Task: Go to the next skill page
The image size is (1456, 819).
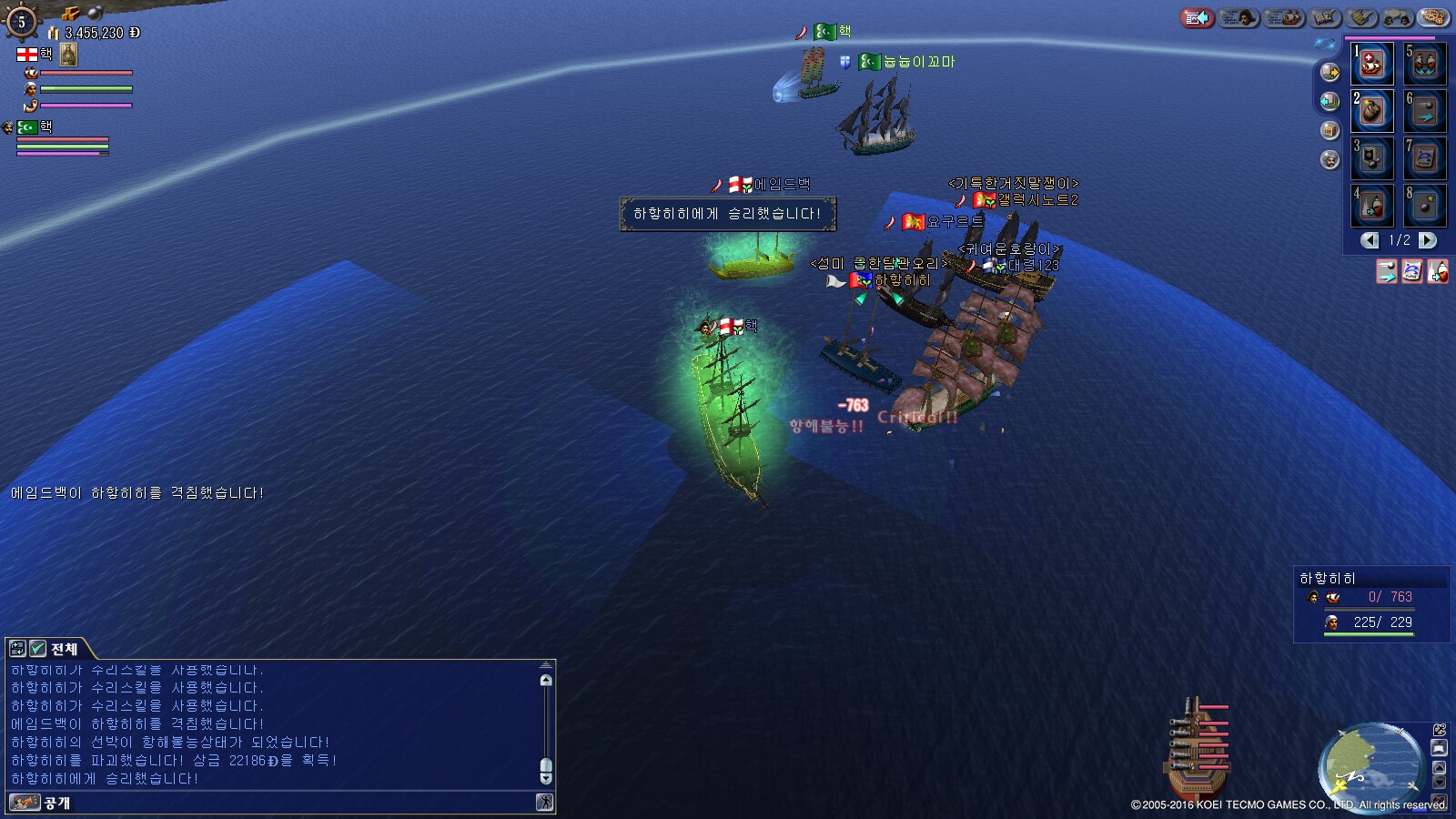Action: (x=1428, y=240)
